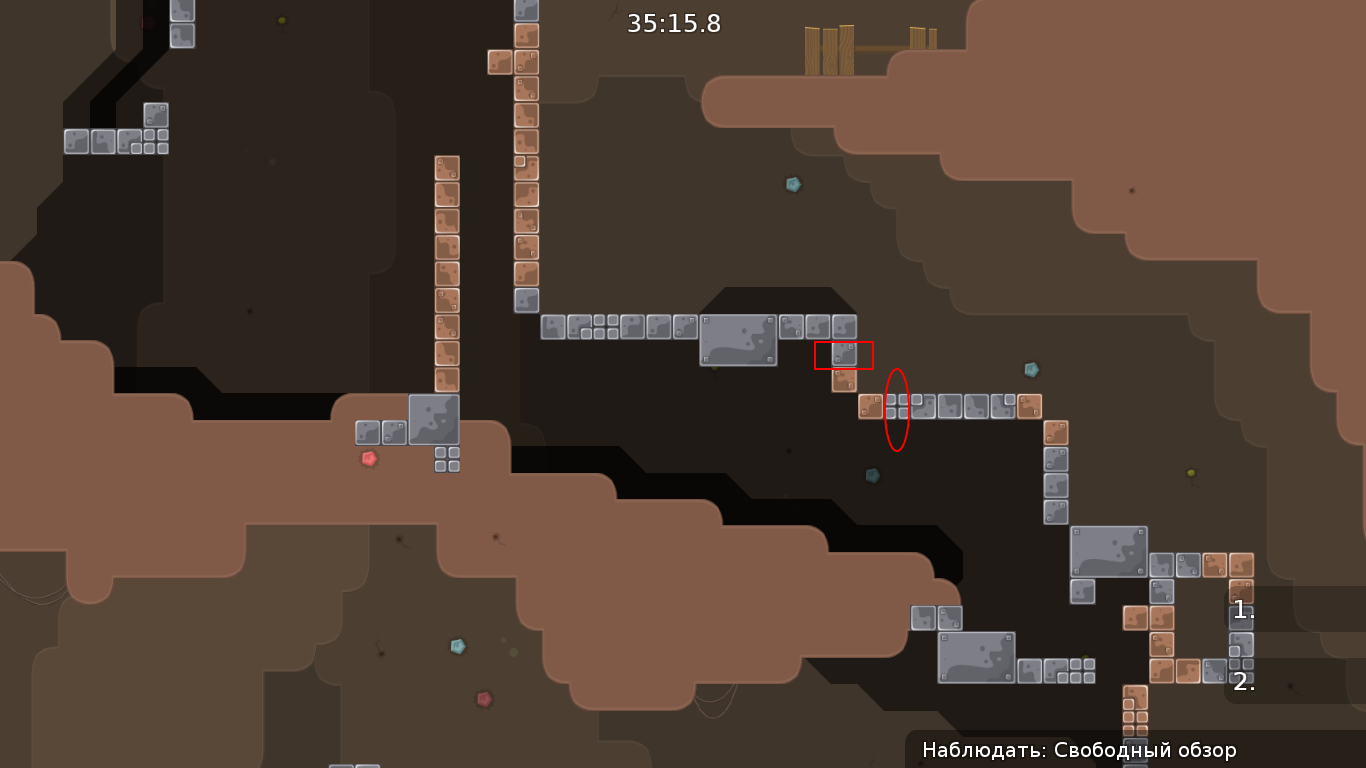Pick the teal crystal below the stone bridge
This screenshot has height=768, width=1366.
pos(871,475)
